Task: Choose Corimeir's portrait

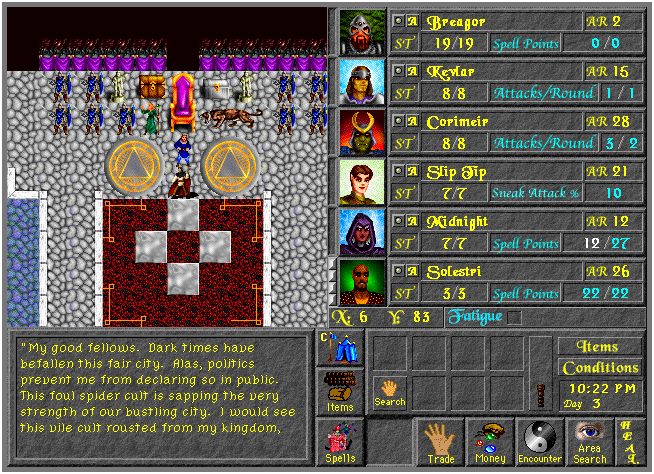Action: point(361,132)
